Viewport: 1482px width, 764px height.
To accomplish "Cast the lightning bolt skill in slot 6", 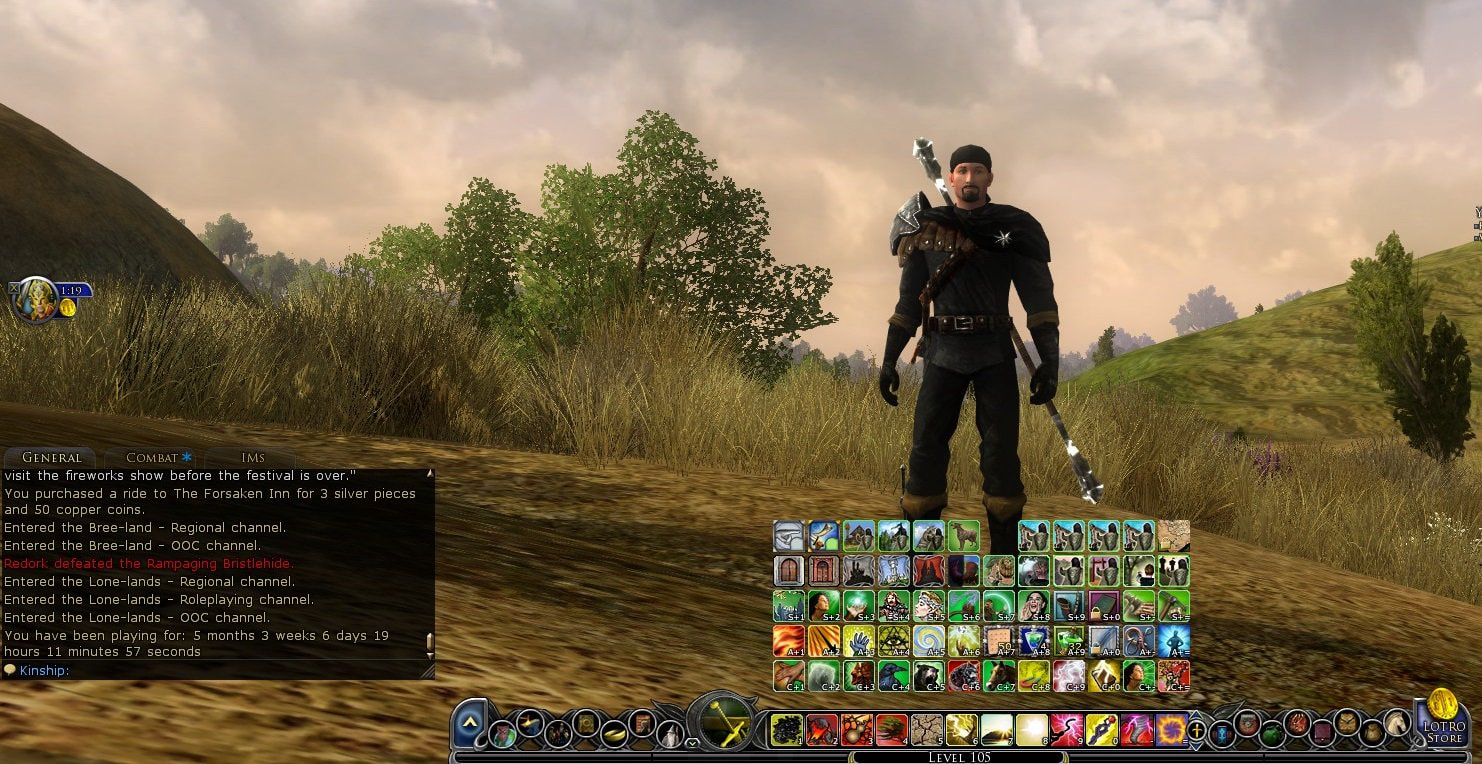I will tap(962, 730).
